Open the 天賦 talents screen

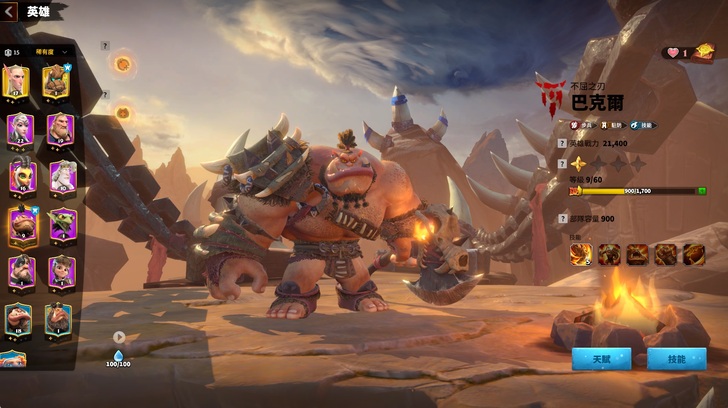(x=600, y=358)
